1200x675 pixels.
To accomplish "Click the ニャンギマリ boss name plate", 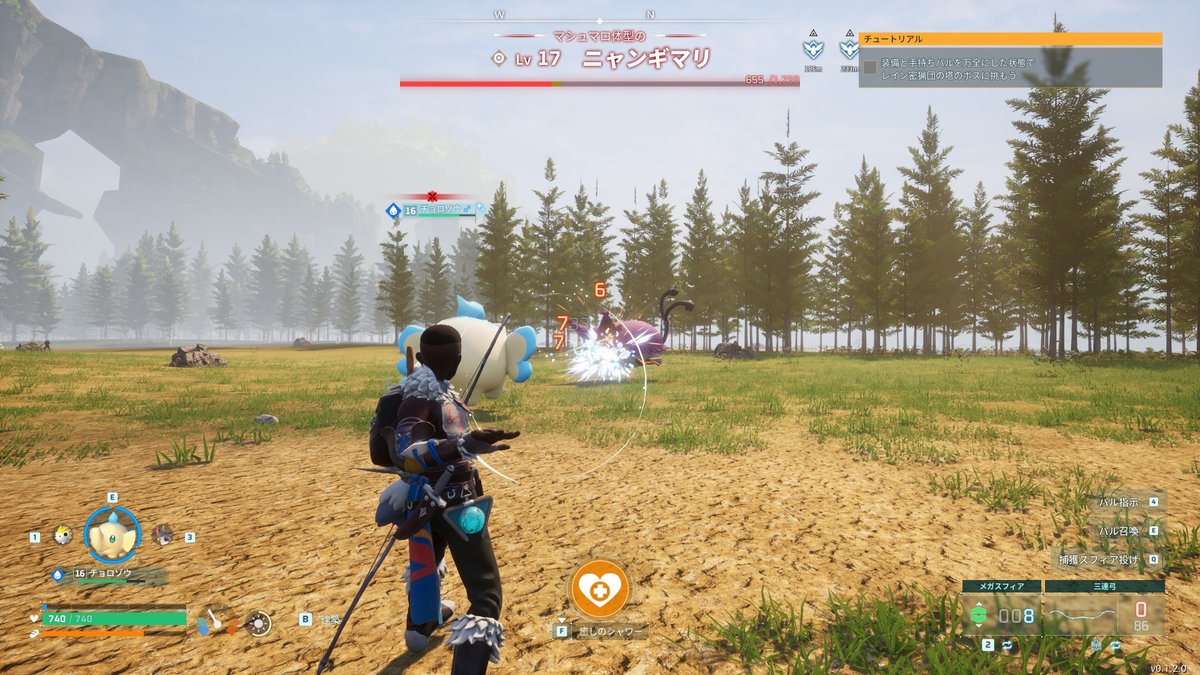I will 646,59.
